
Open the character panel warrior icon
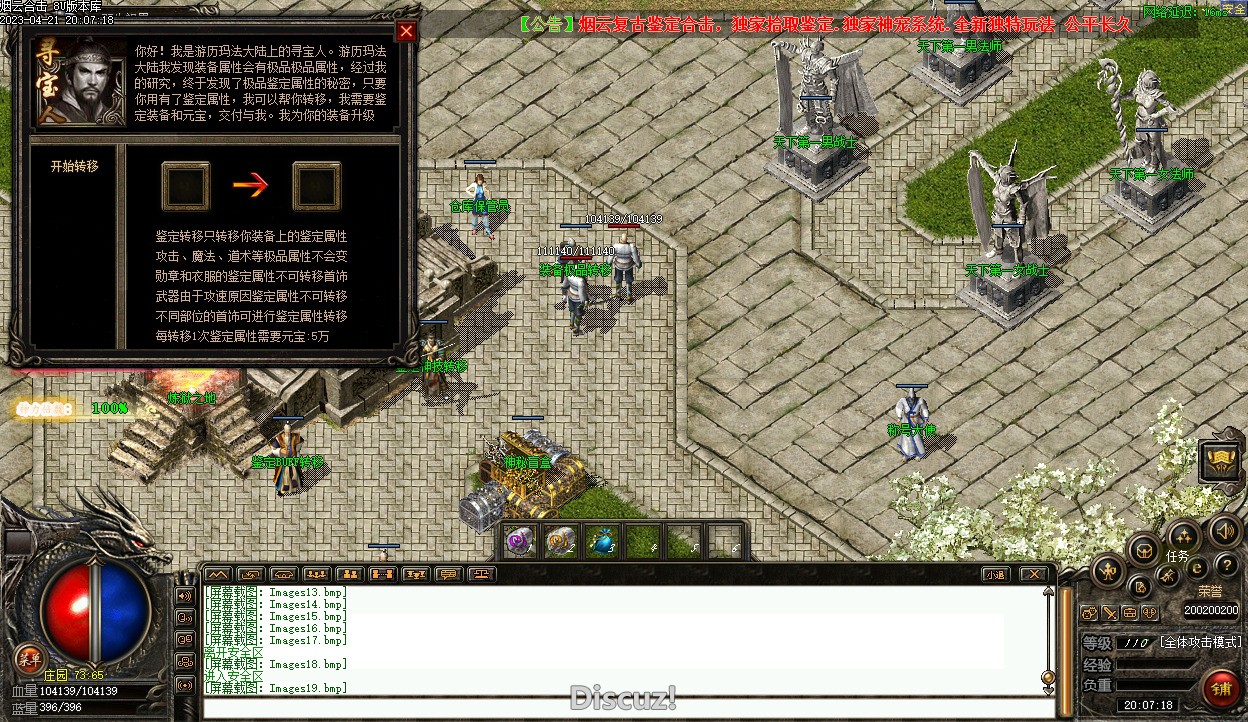pyautogui.click(x=1109, y=572)
